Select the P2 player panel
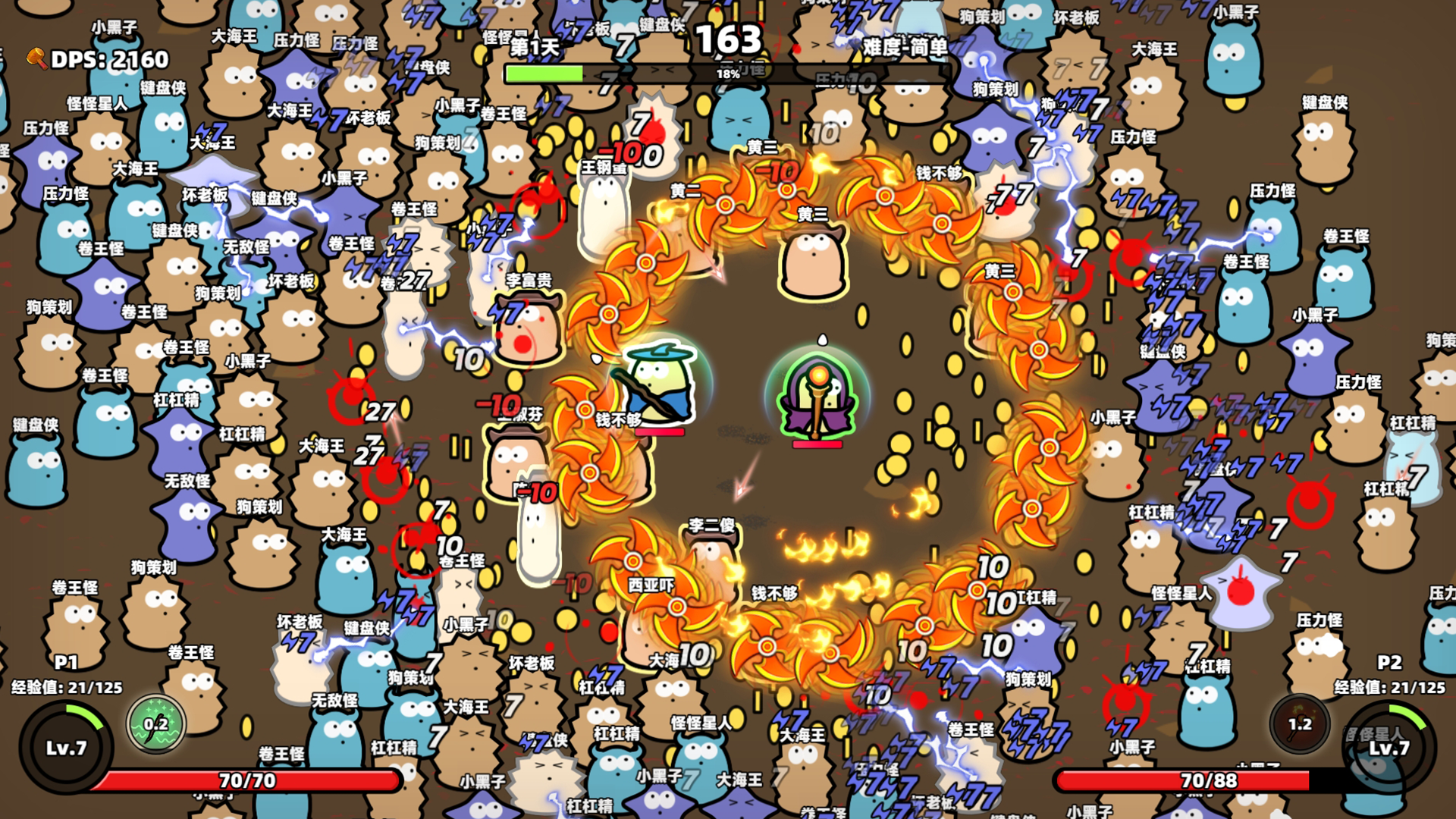This screenshot has width=1456, height=819. coord(1390,662)
